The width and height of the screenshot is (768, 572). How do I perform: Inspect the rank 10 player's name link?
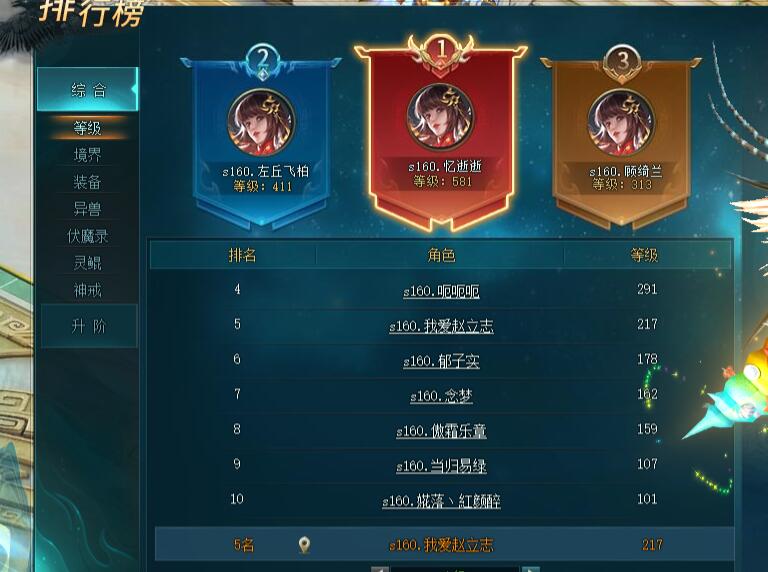tap(441, 501)
